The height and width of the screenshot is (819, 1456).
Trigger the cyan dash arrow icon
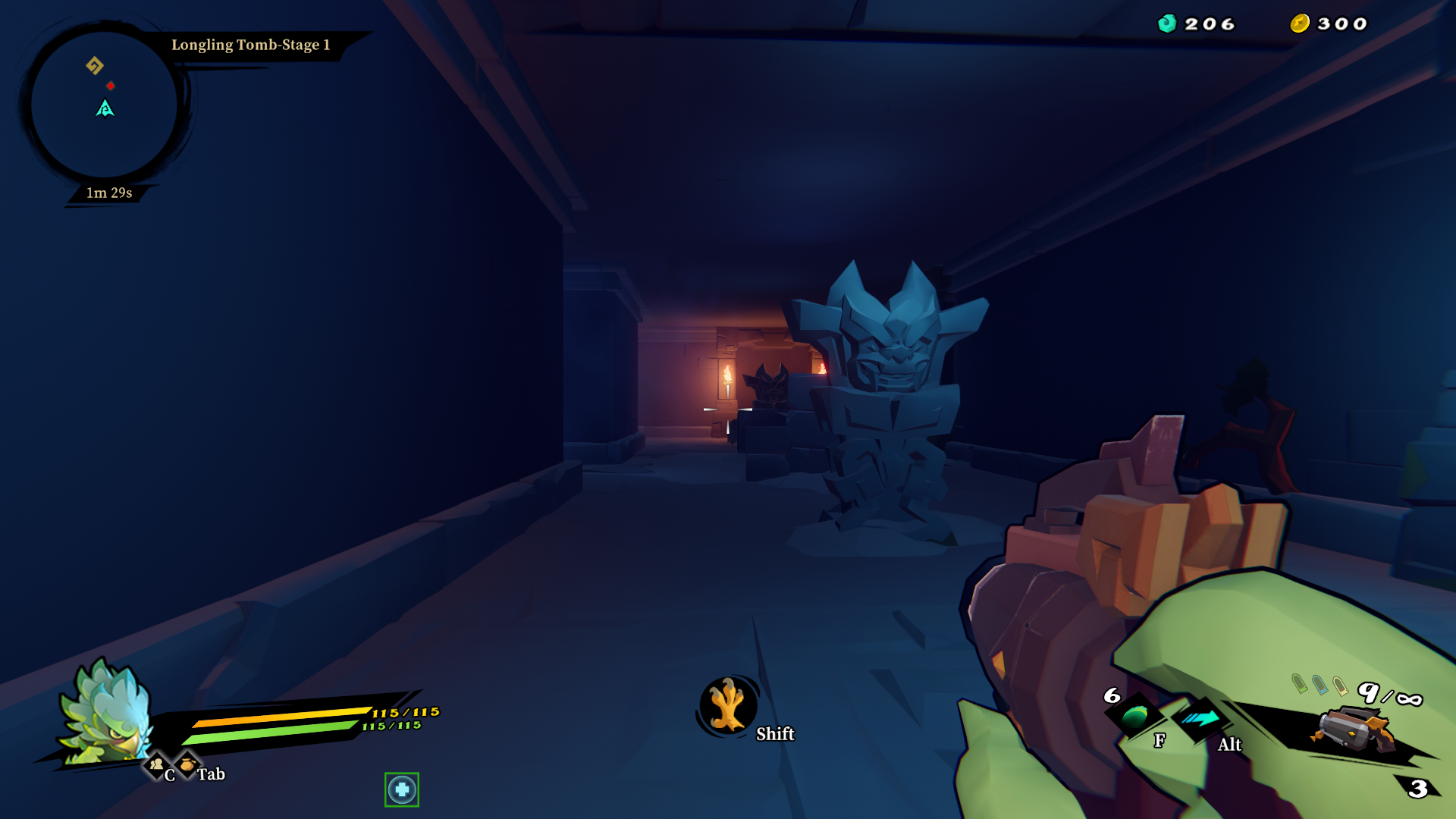click(1200, 717)
